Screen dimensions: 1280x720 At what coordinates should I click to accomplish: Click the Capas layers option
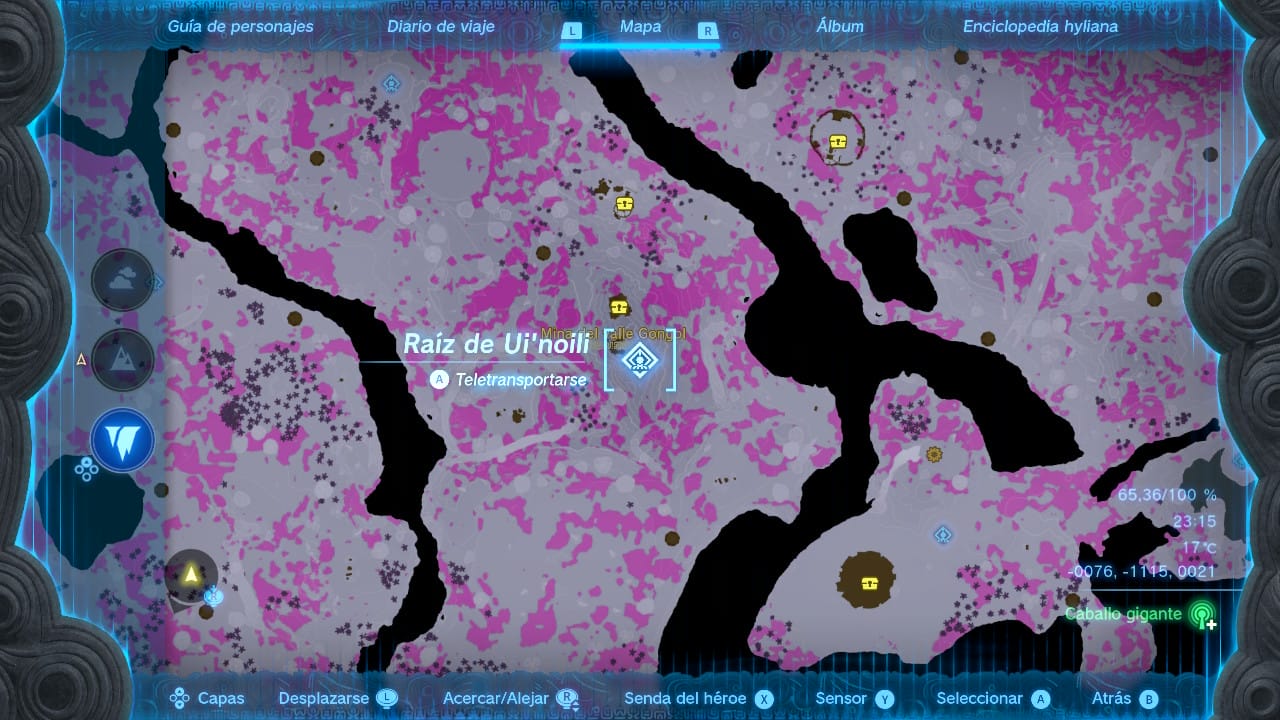(x=208, y=699)
